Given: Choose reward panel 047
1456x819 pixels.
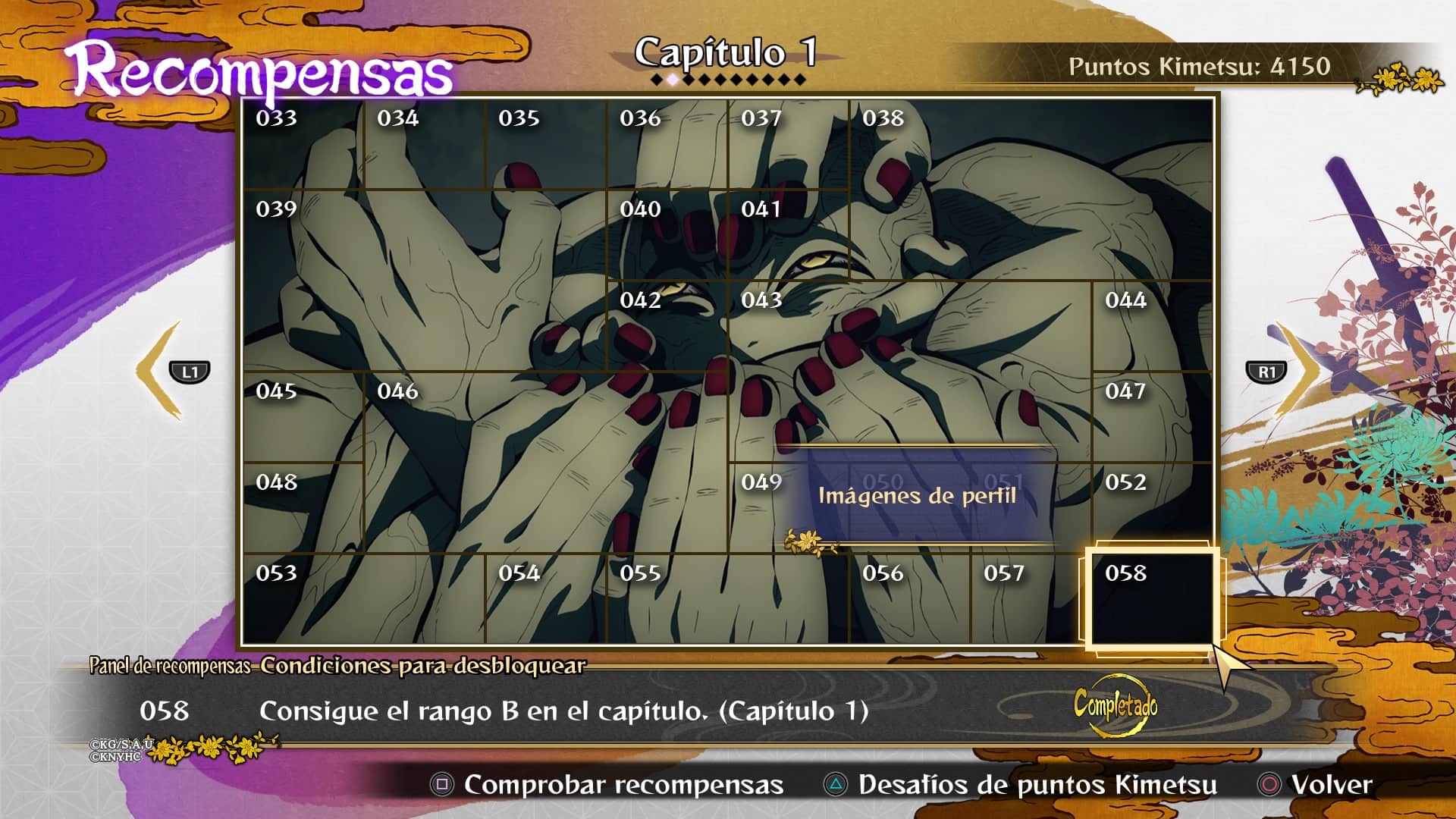Looking at the screenshot, I should [x=1152, y=416].
